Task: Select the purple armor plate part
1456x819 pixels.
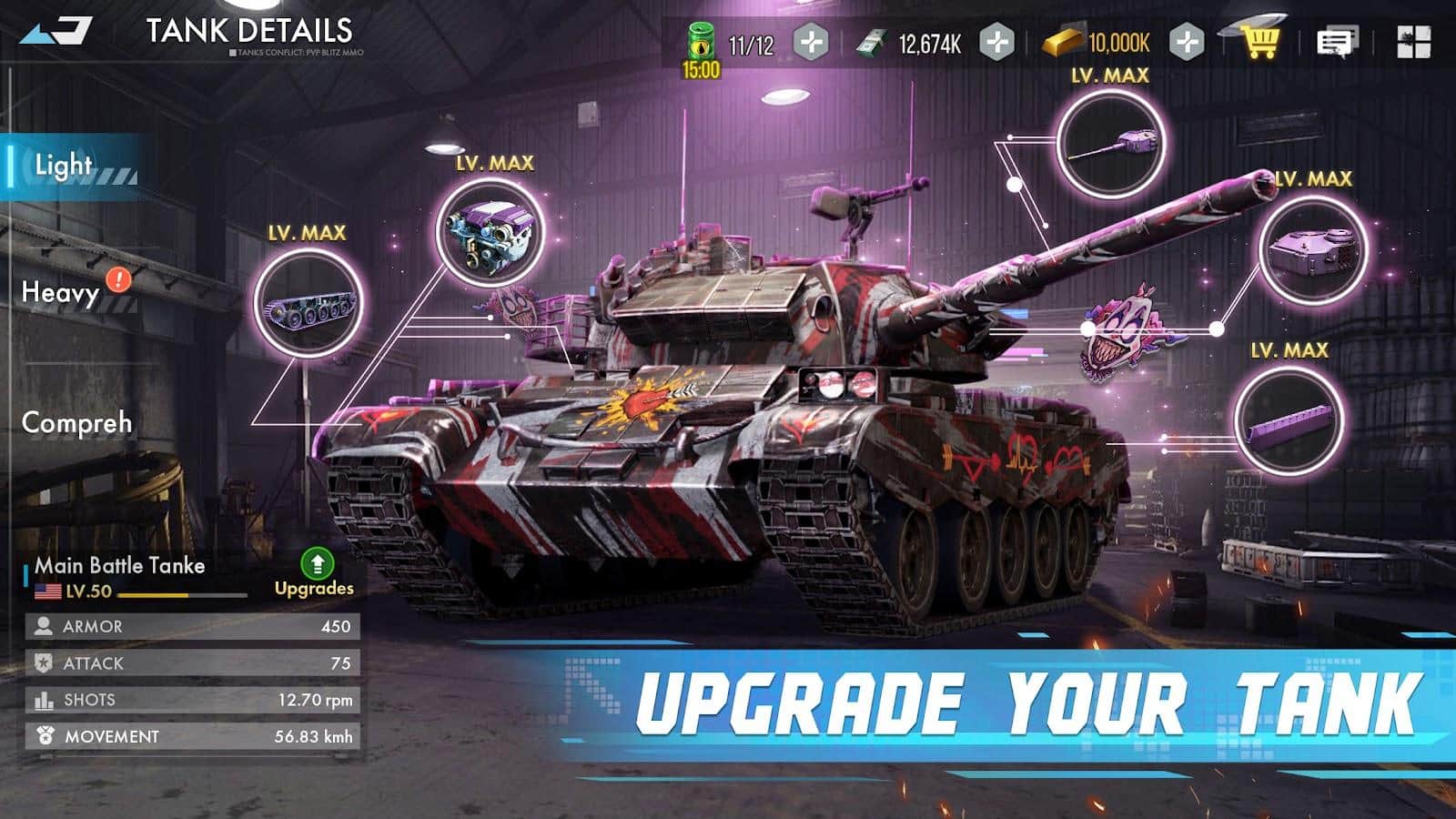Action: [x=1289, y=420]
